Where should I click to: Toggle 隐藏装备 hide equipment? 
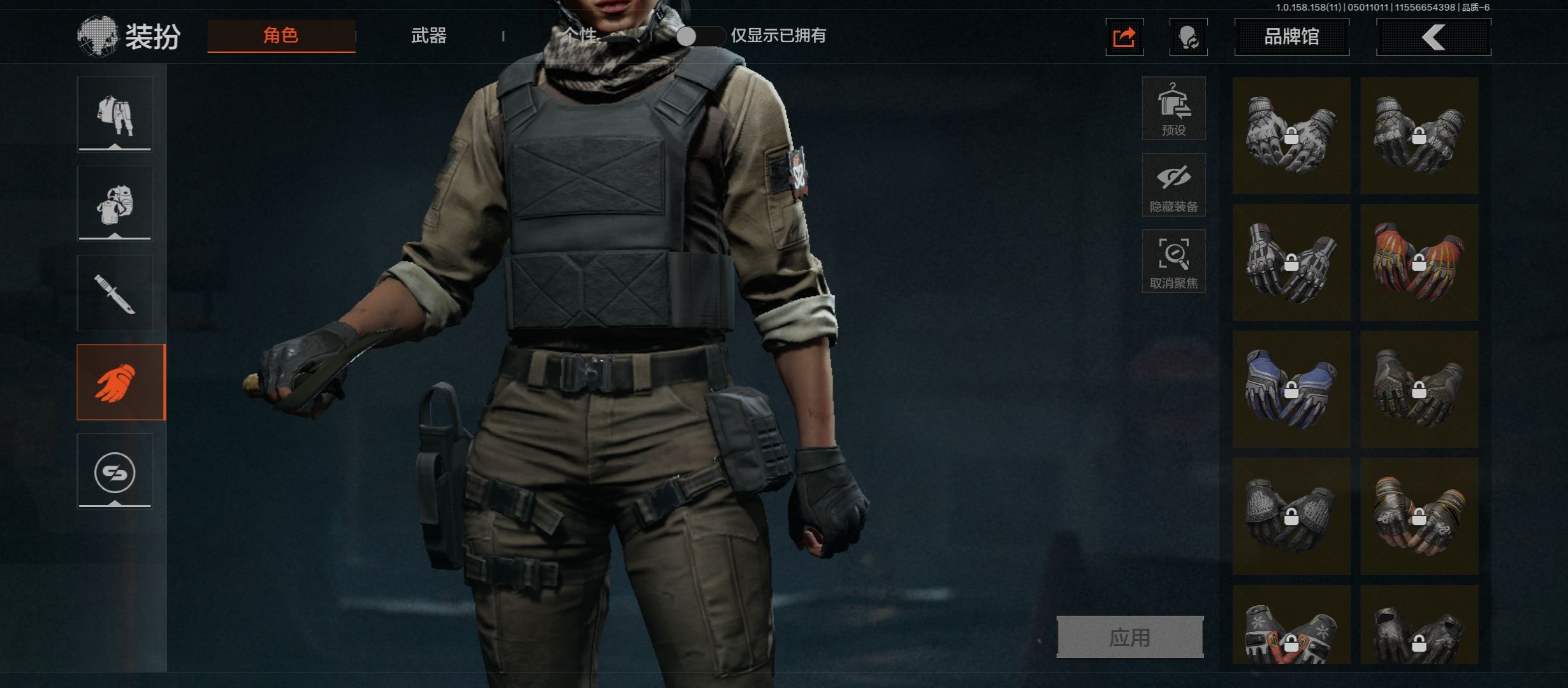point(1173,185)
